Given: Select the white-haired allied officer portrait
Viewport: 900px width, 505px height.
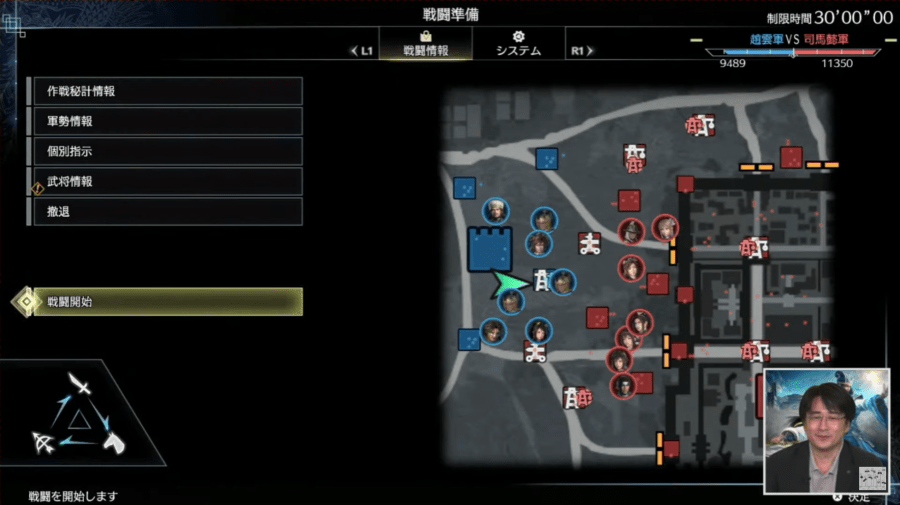Looking at the screenshot, I should [494, 211].
